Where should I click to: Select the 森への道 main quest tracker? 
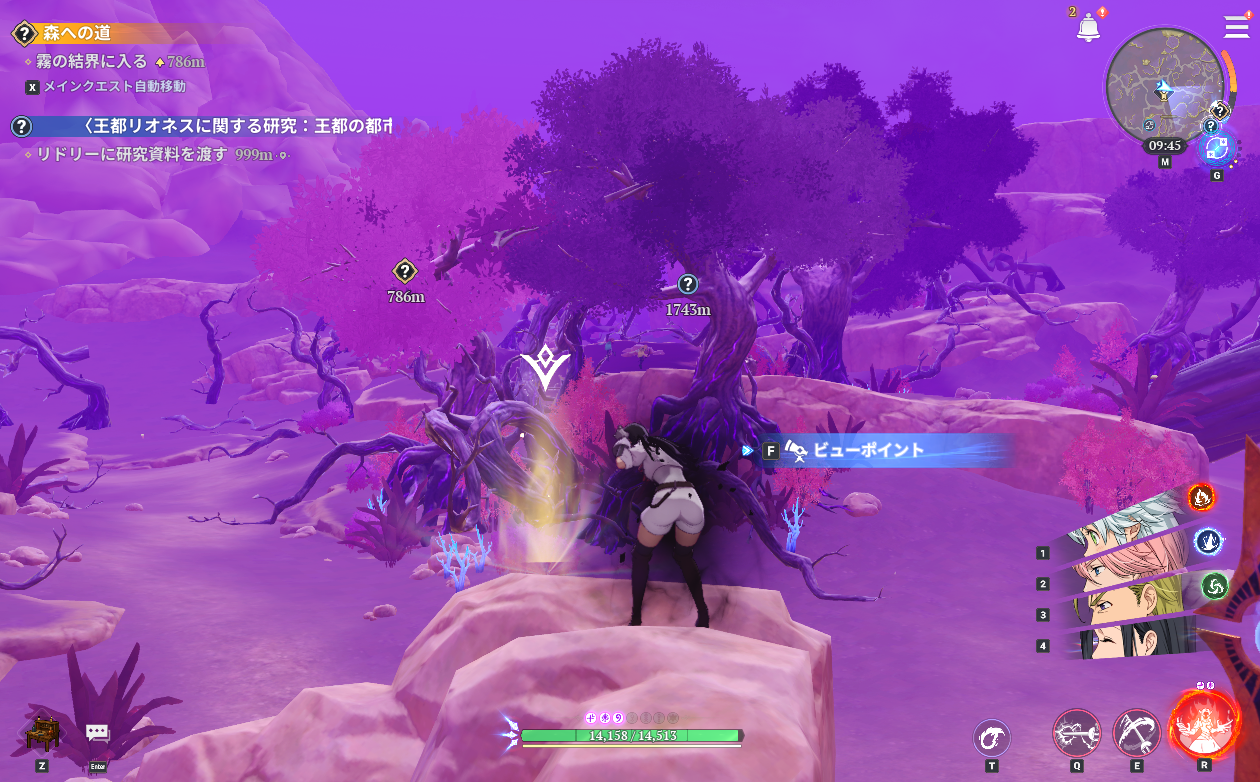[x=77, y=33]
